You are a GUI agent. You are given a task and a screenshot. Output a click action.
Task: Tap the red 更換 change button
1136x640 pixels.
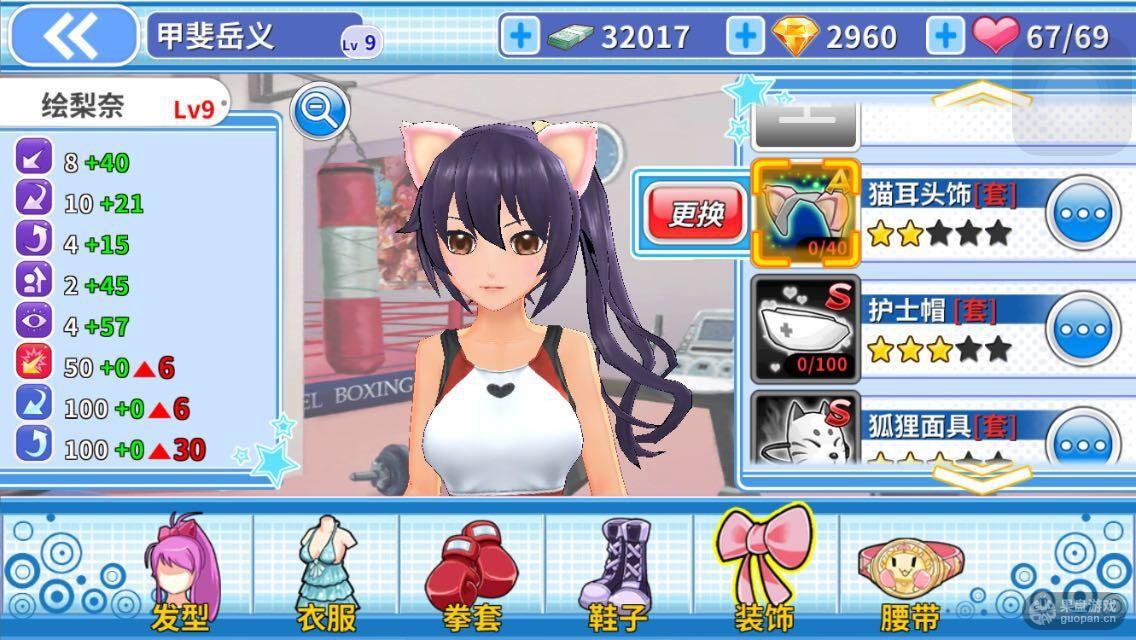[x=695, y=213]
